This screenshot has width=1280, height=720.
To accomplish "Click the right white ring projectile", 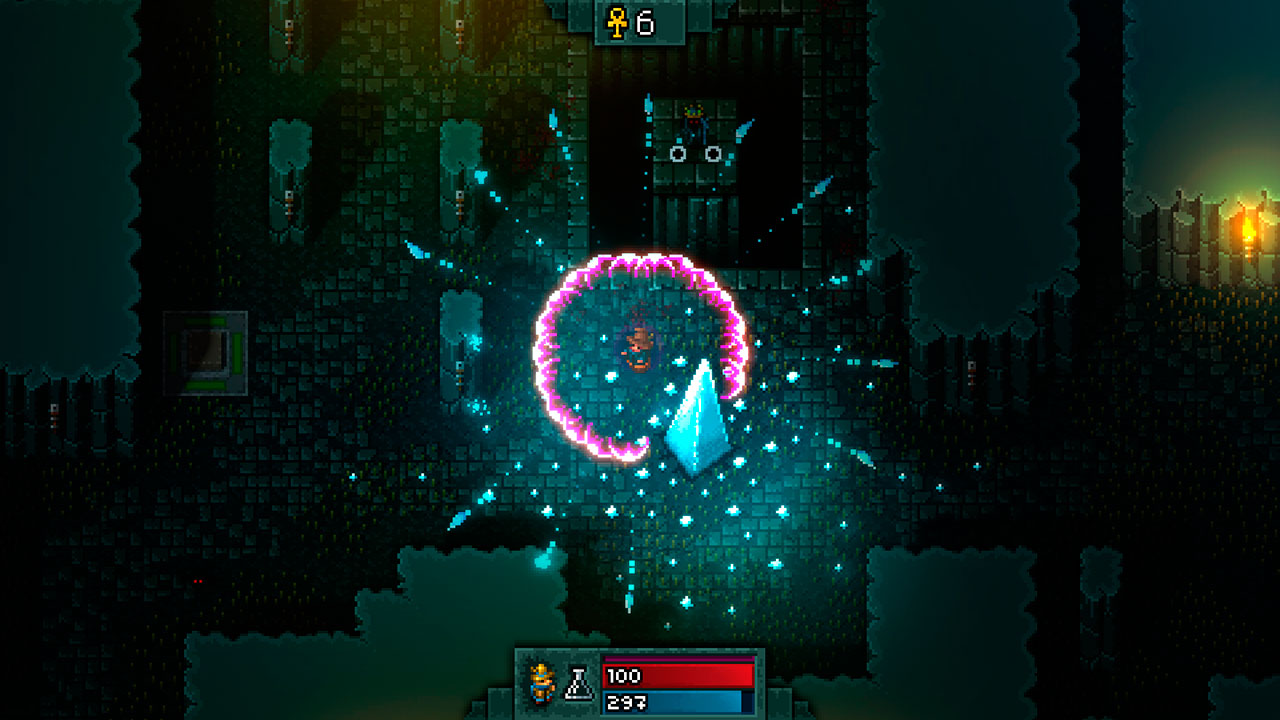I will point(712,152).
